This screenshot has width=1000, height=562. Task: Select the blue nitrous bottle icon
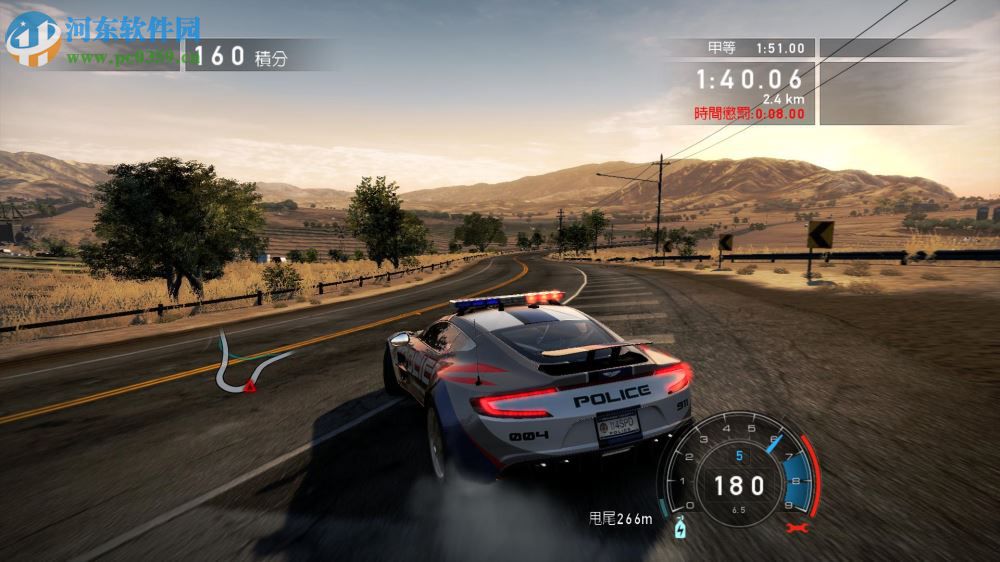coord(682,525)
